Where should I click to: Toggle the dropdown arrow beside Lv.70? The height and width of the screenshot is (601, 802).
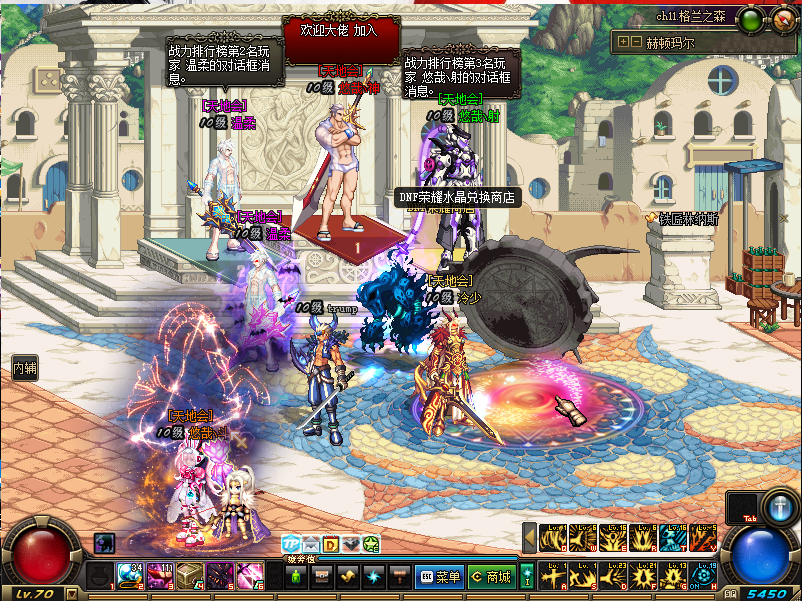pyautogui.click(x=71, y=593)
